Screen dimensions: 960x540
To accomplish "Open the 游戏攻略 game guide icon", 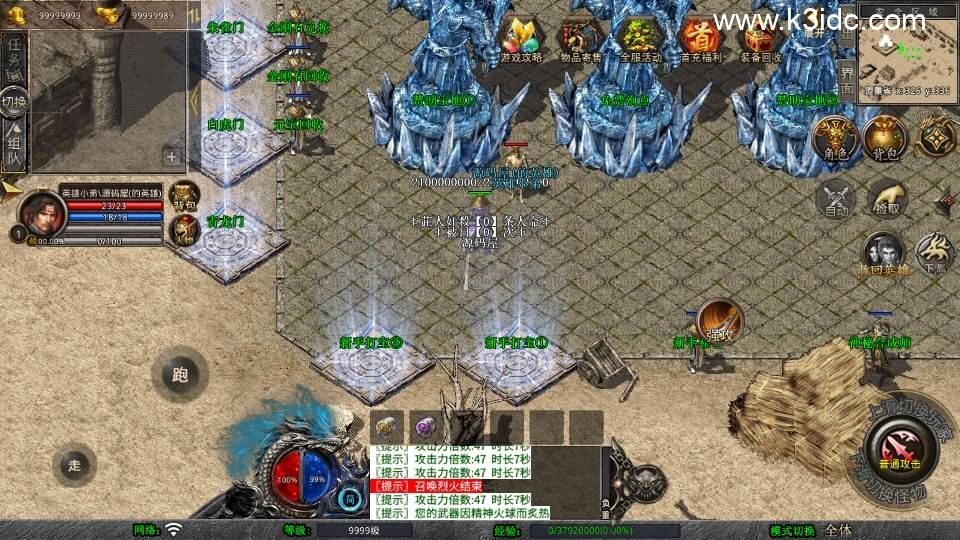I will tap(521, 39).
